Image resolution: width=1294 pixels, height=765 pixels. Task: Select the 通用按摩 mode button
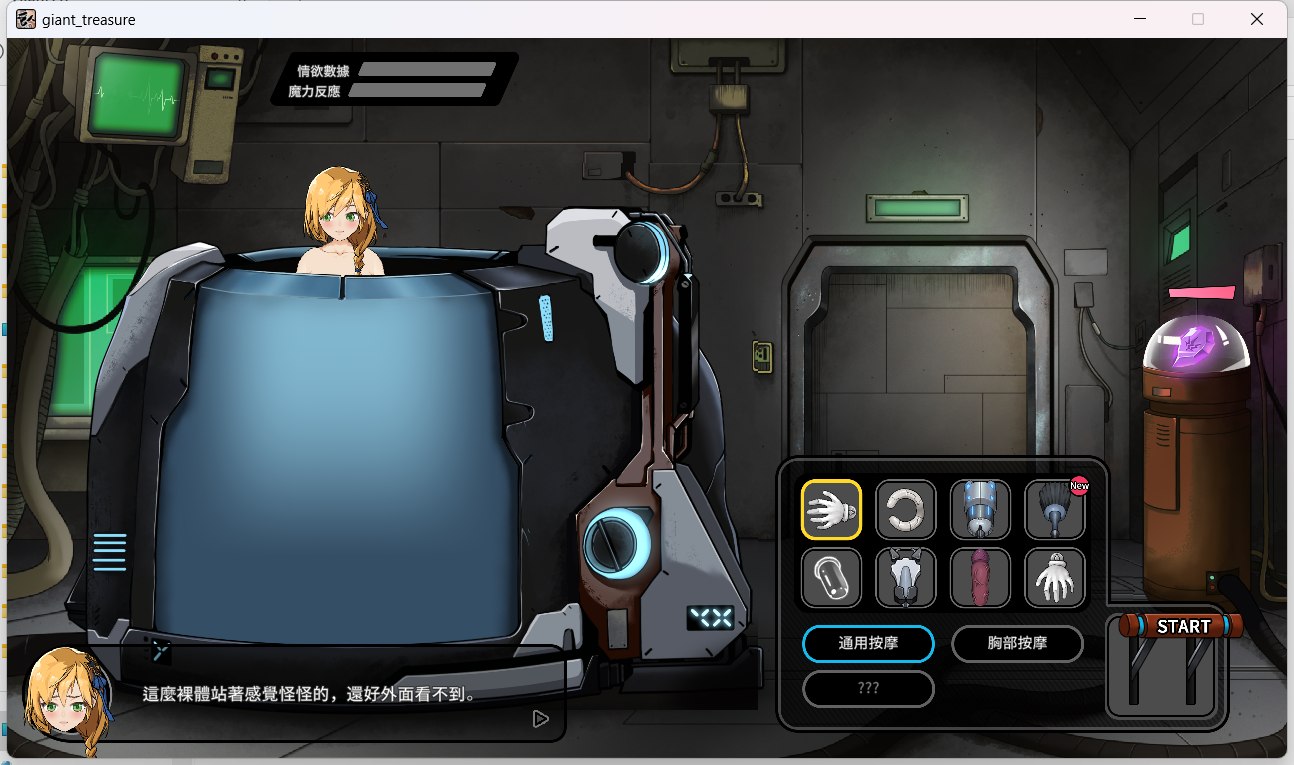868,643
